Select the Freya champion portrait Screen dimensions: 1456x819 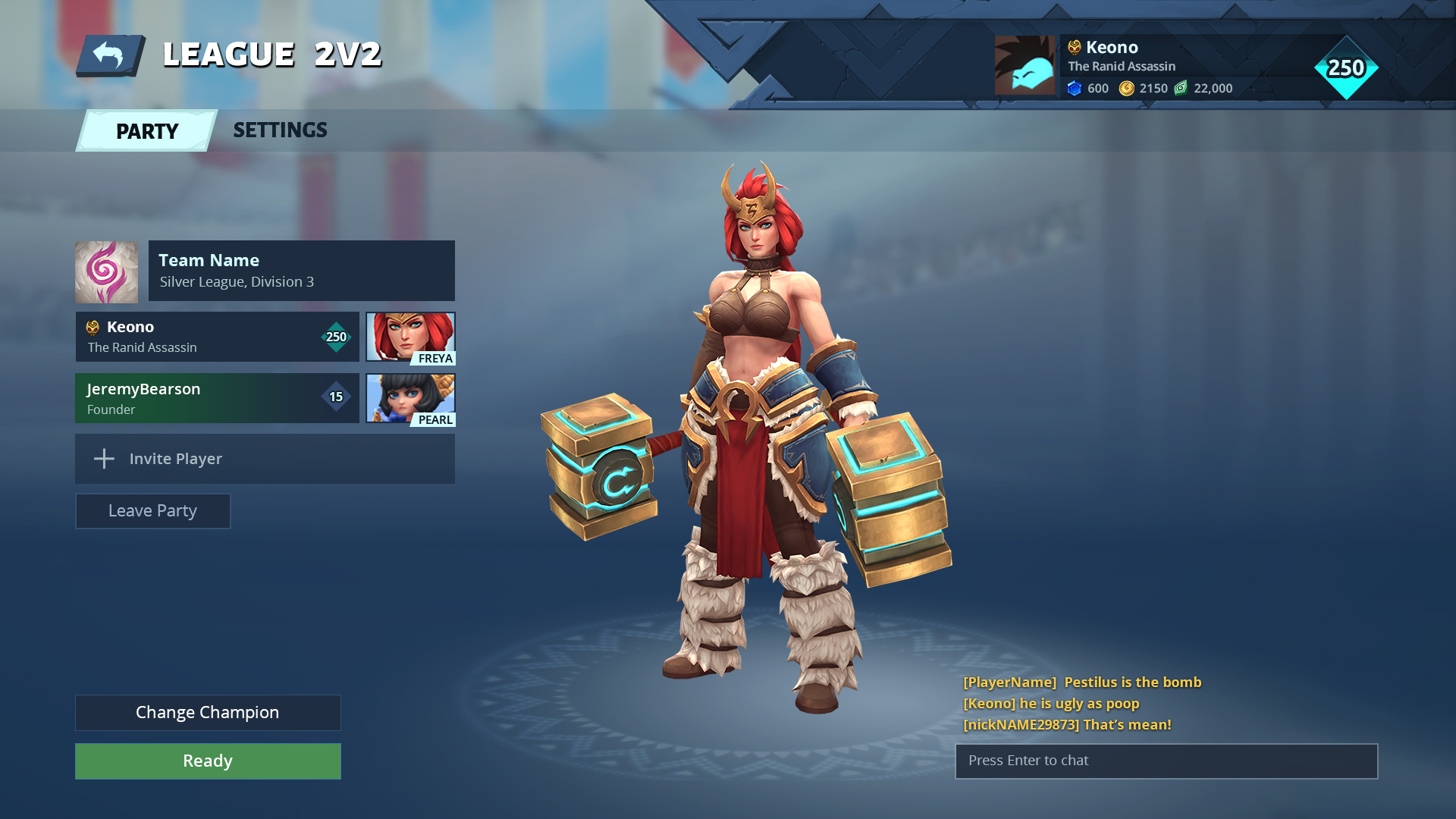(409, 337)
